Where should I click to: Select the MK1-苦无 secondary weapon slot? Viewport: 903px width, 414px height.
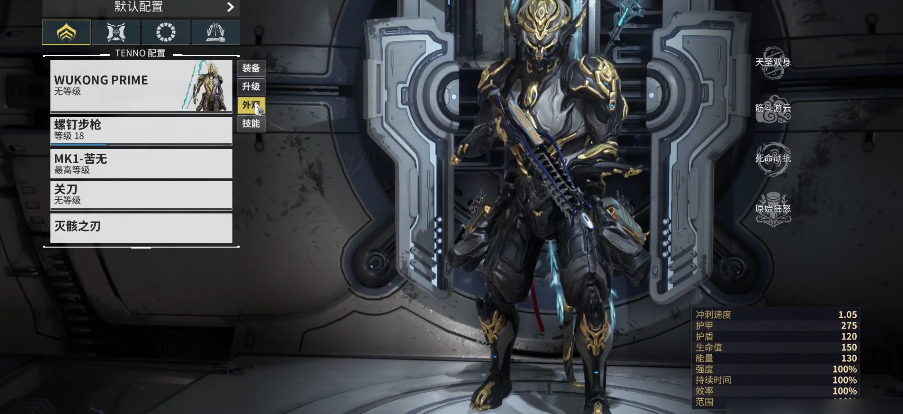coord(141,163)
